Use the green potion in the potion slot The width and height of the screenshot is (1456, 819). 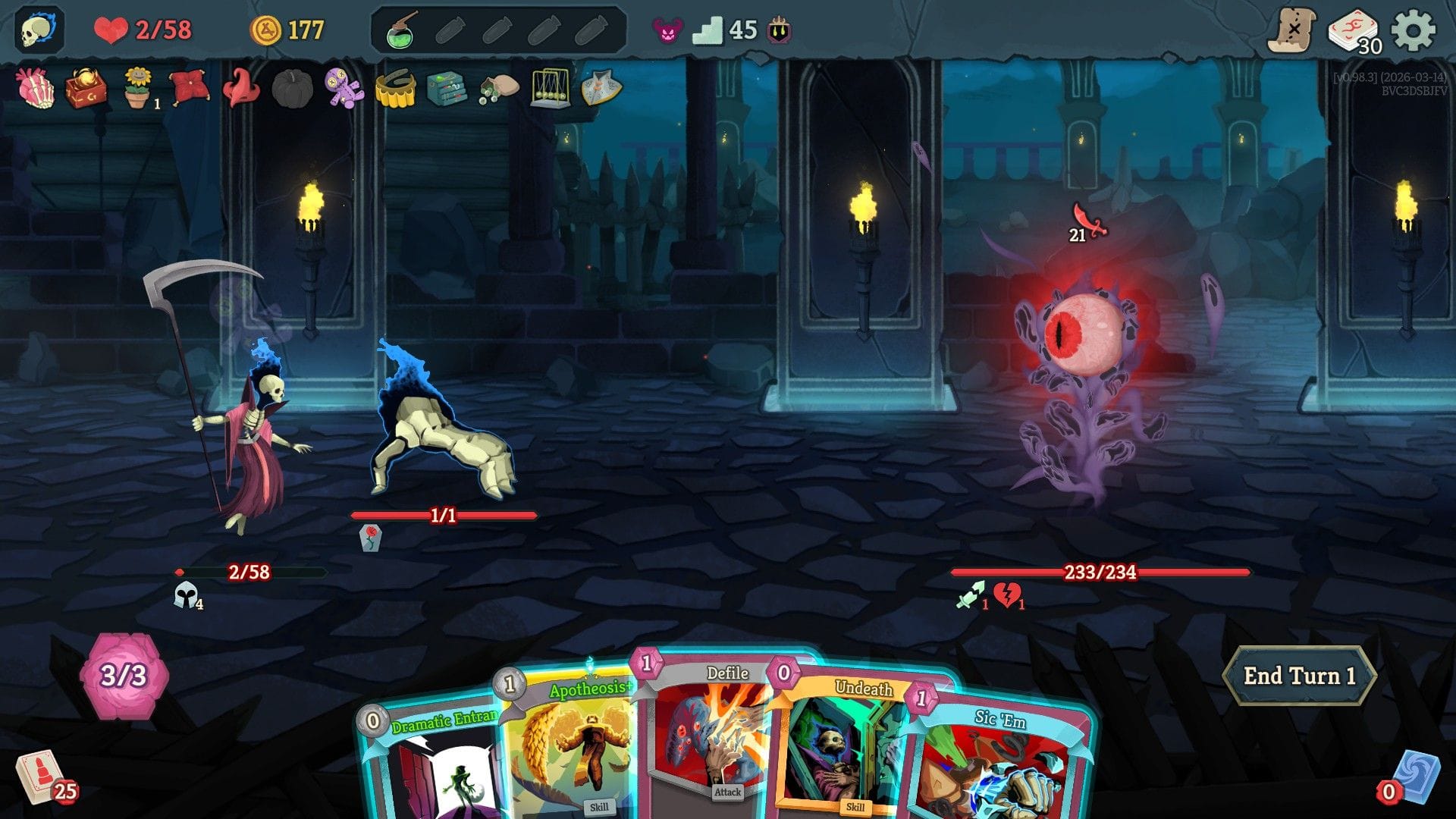tap(400, 31)
